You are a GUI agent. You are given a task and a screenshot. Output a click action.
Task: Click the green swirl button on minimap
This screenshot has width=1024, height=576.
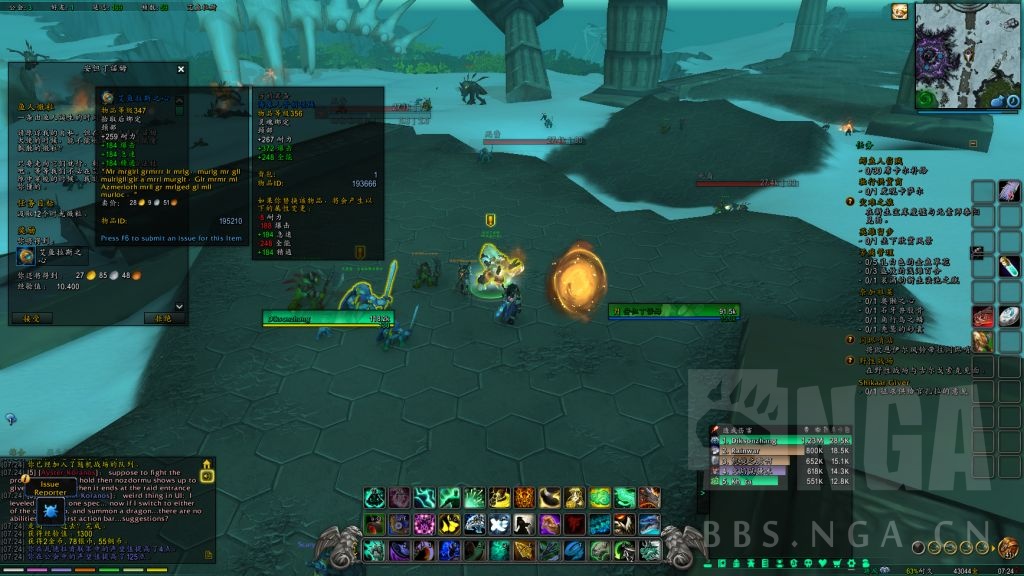pyautogui.click(x=926, y=99)
